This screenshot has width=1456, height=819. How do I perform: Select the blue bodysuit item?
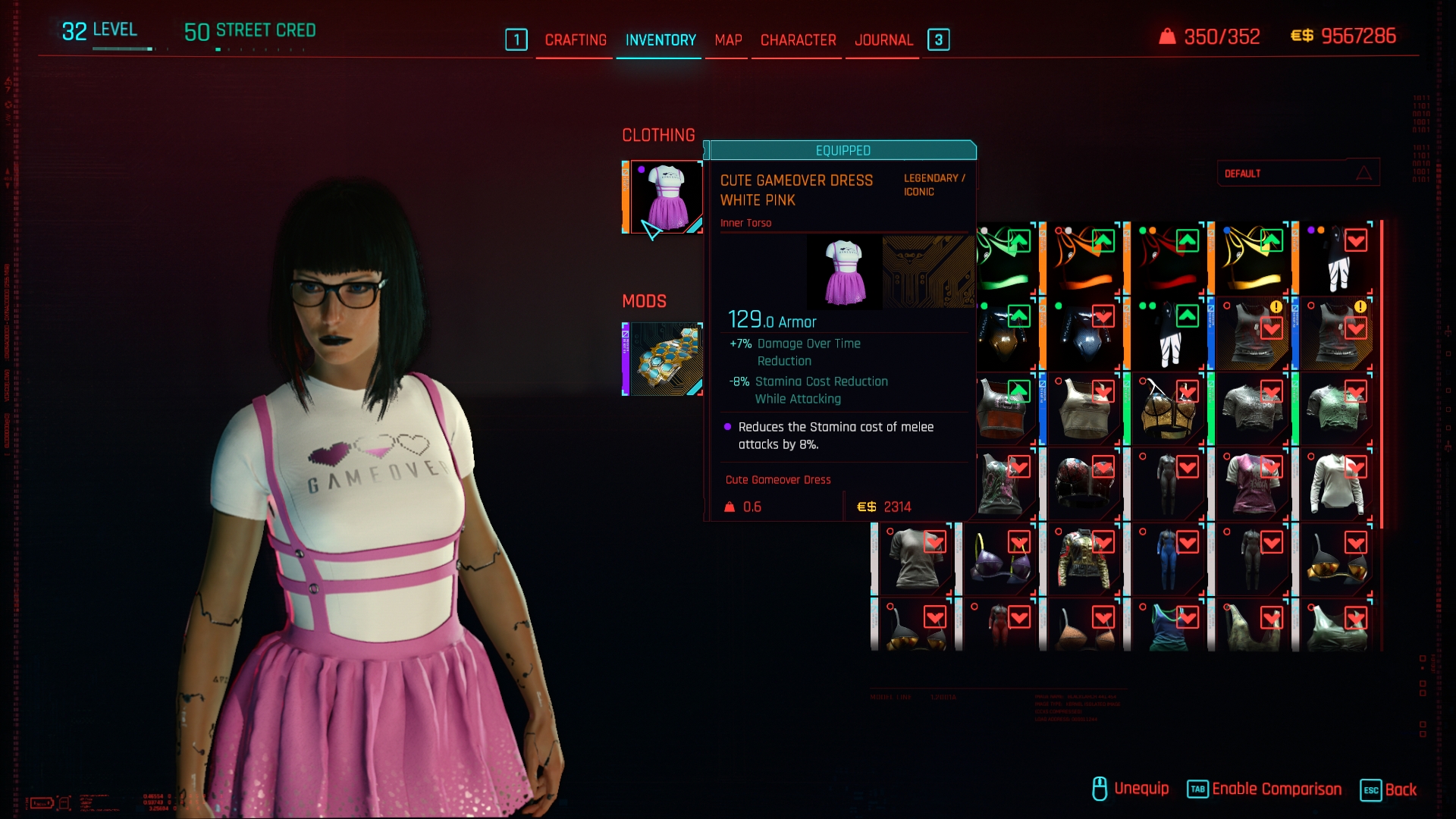click(x=1168, y=560)
